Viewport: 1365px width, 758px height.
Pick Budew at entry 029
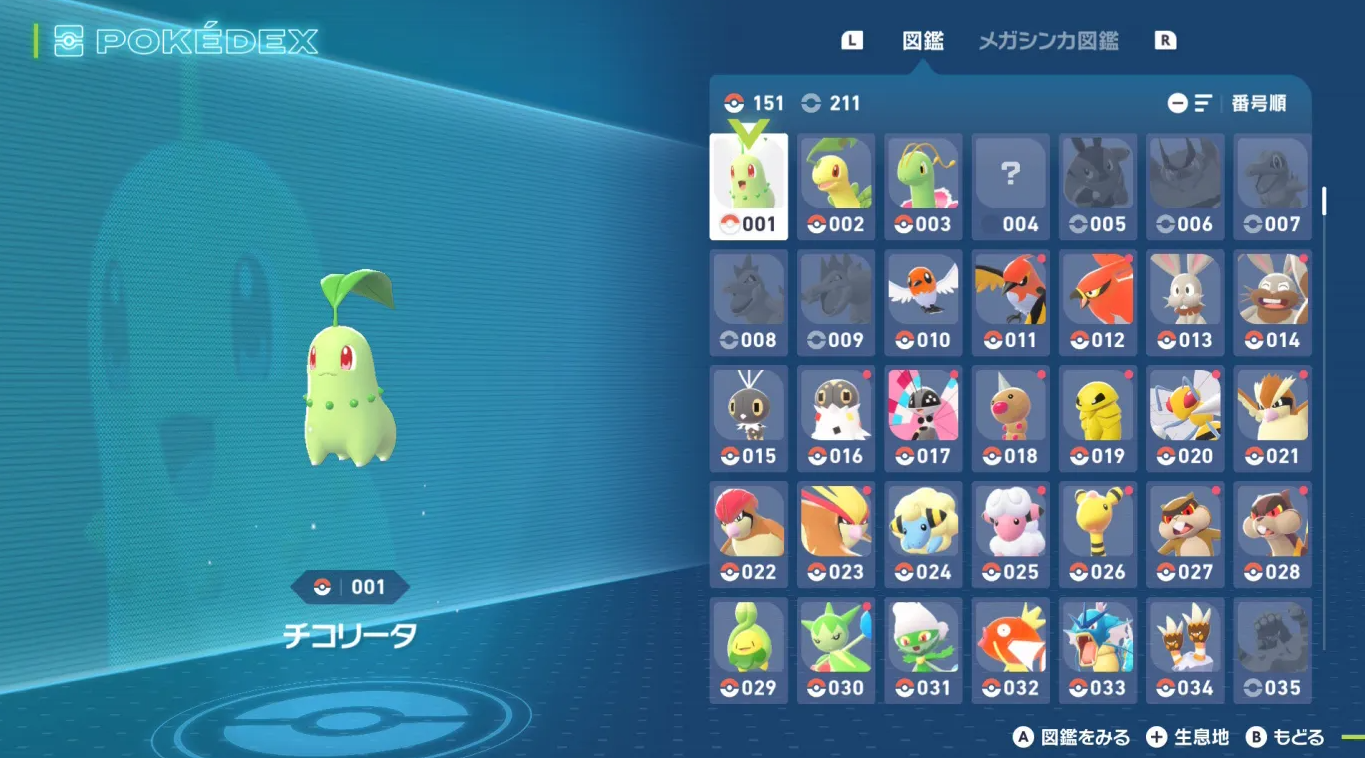(x=748, y=651)
